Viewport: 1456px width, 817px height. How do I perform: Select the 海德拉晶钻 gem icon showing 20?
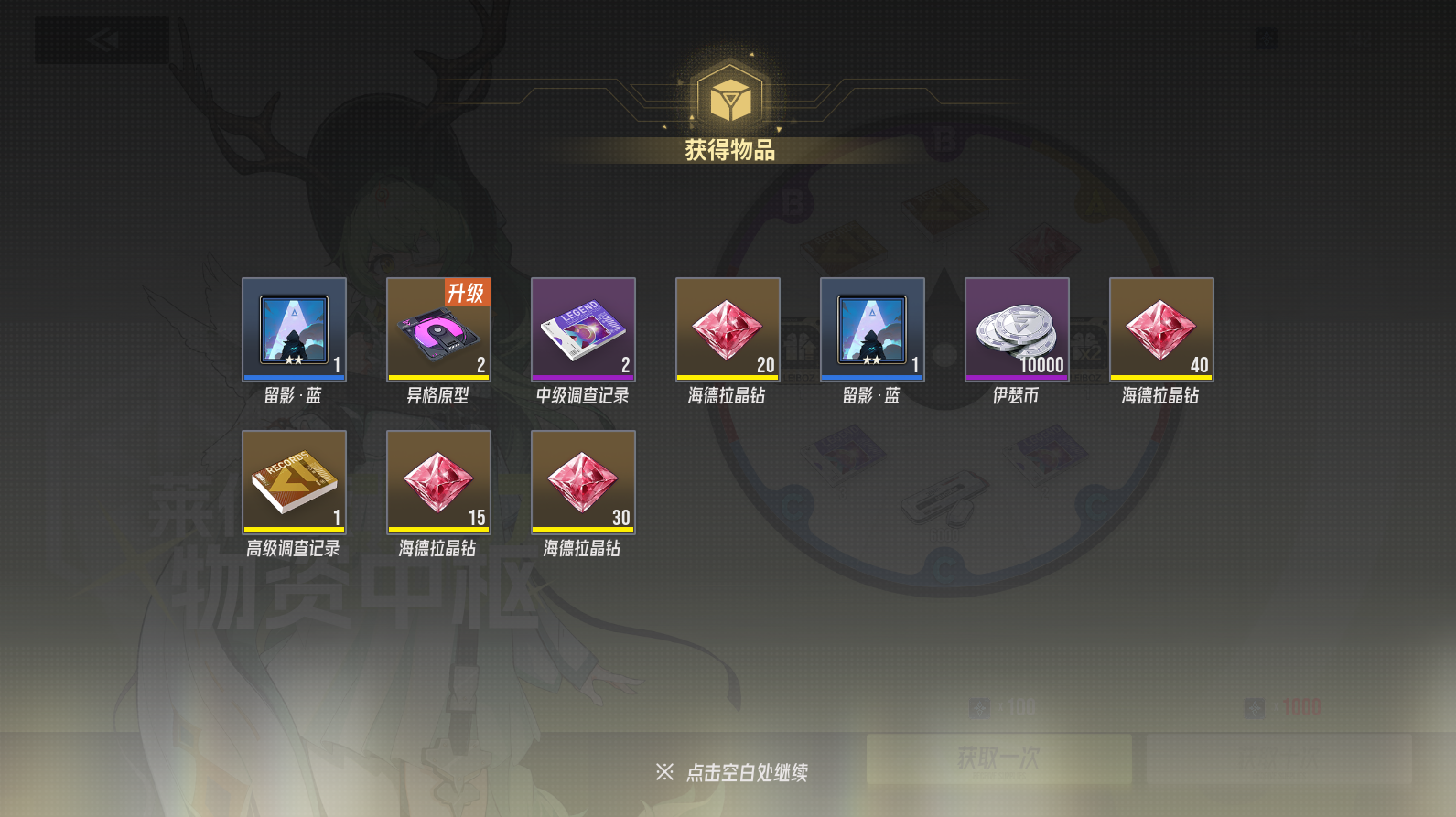click(x=728, y=329)
